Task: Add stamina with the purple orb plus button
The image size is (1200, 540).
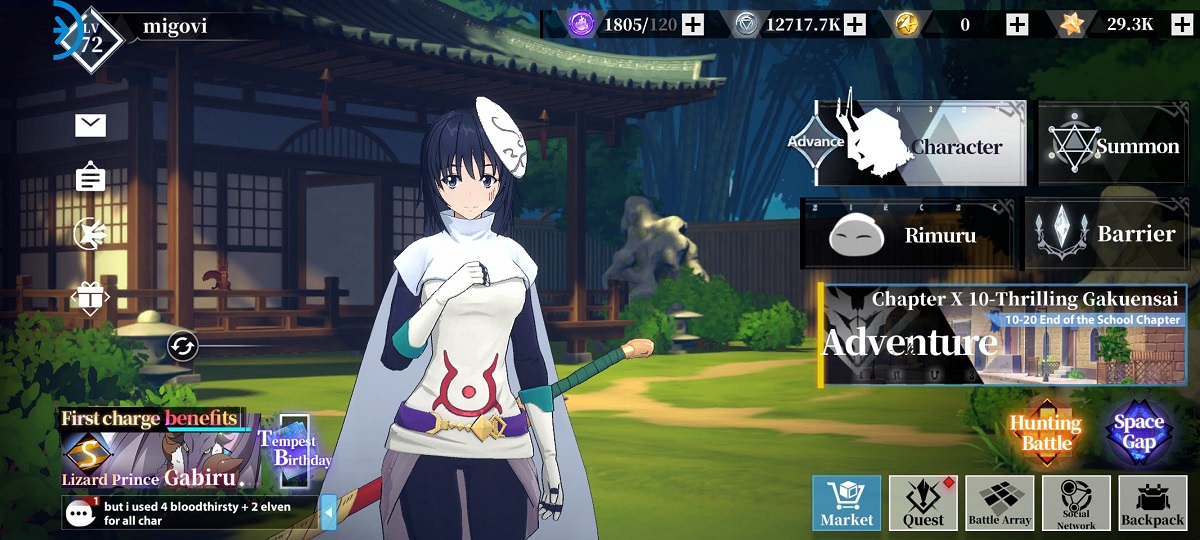Action: [692, 25]
